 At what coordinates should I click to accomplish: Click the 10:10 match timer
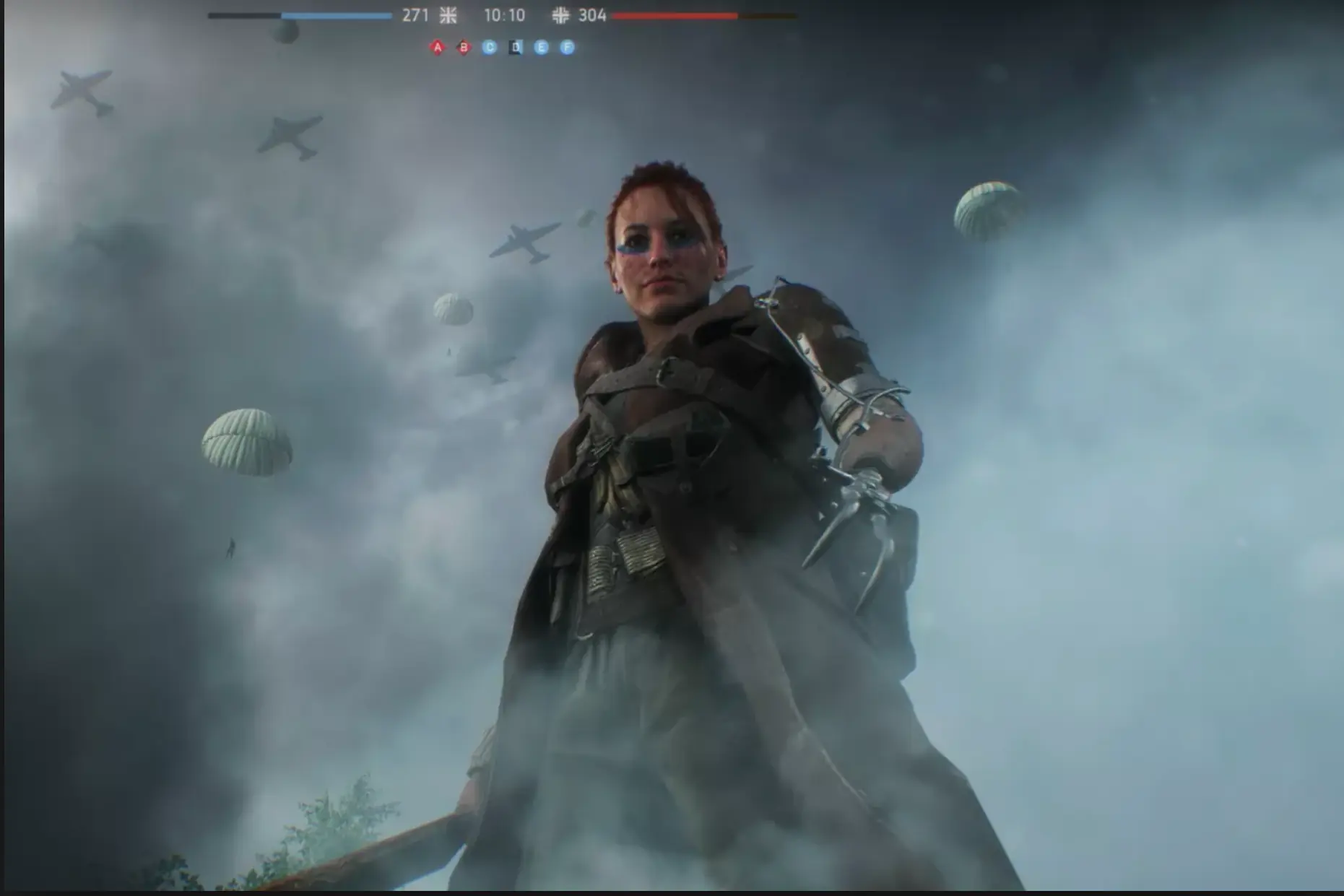(503, 14)
